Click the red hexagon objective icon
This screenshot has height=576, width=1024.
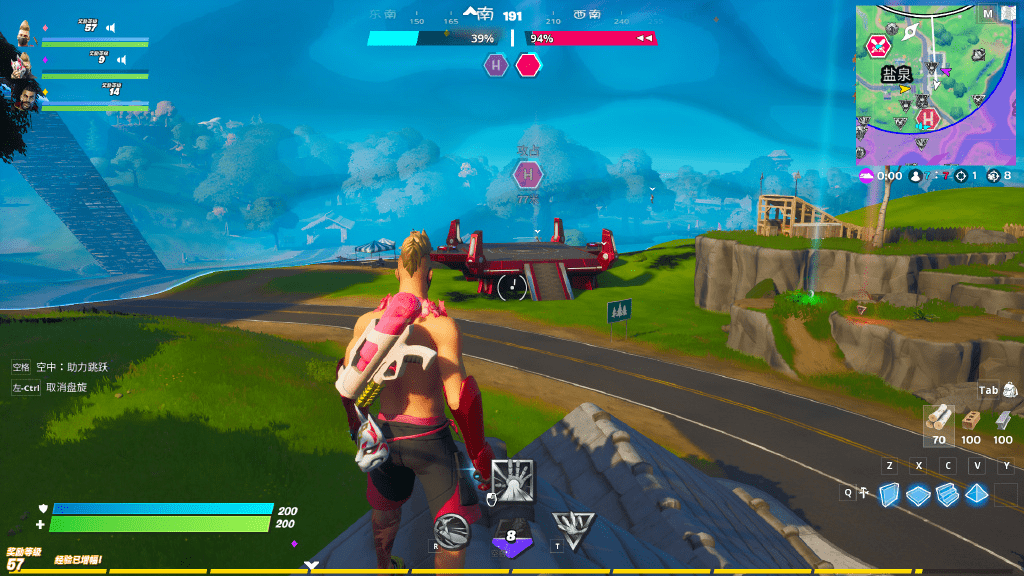click(528, 66)
